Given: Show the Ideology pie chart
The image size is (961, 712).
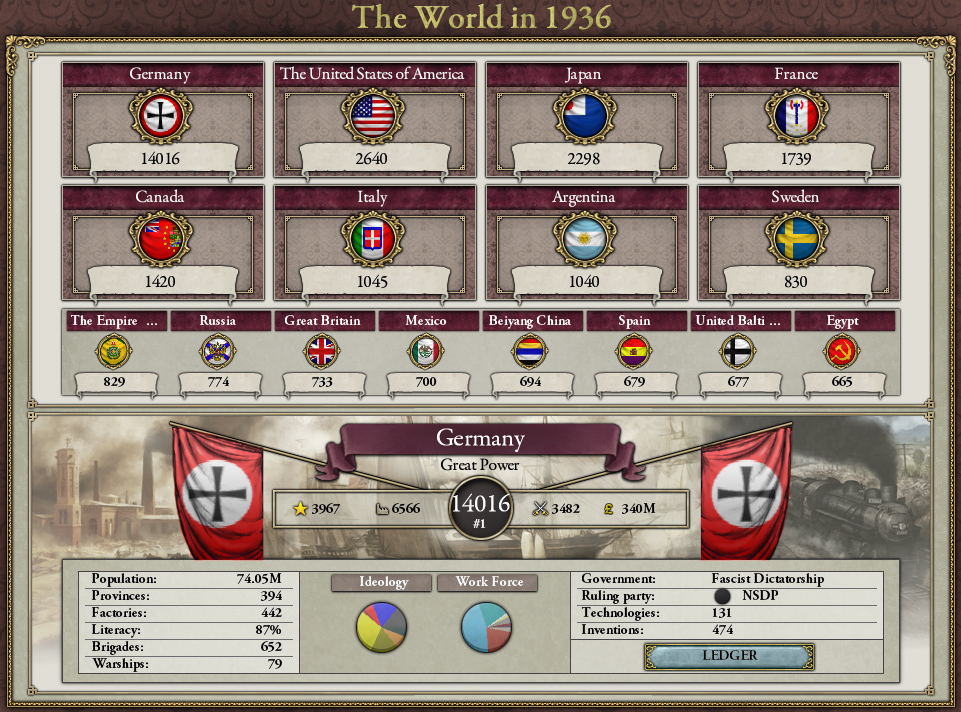Looking at the screenshot, I should click(381, 627).
